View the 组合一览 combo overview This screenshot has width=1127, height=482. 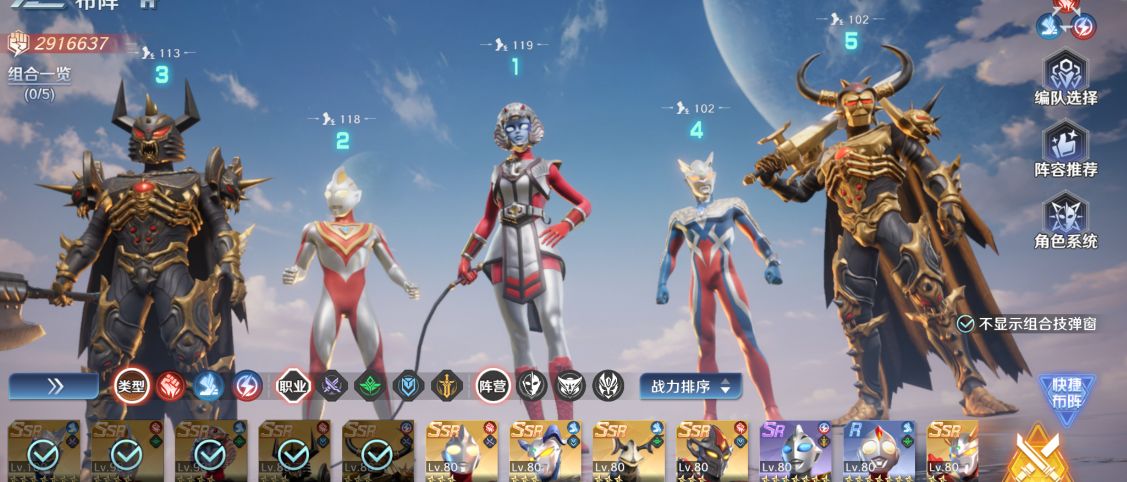(x=40, y=74)
